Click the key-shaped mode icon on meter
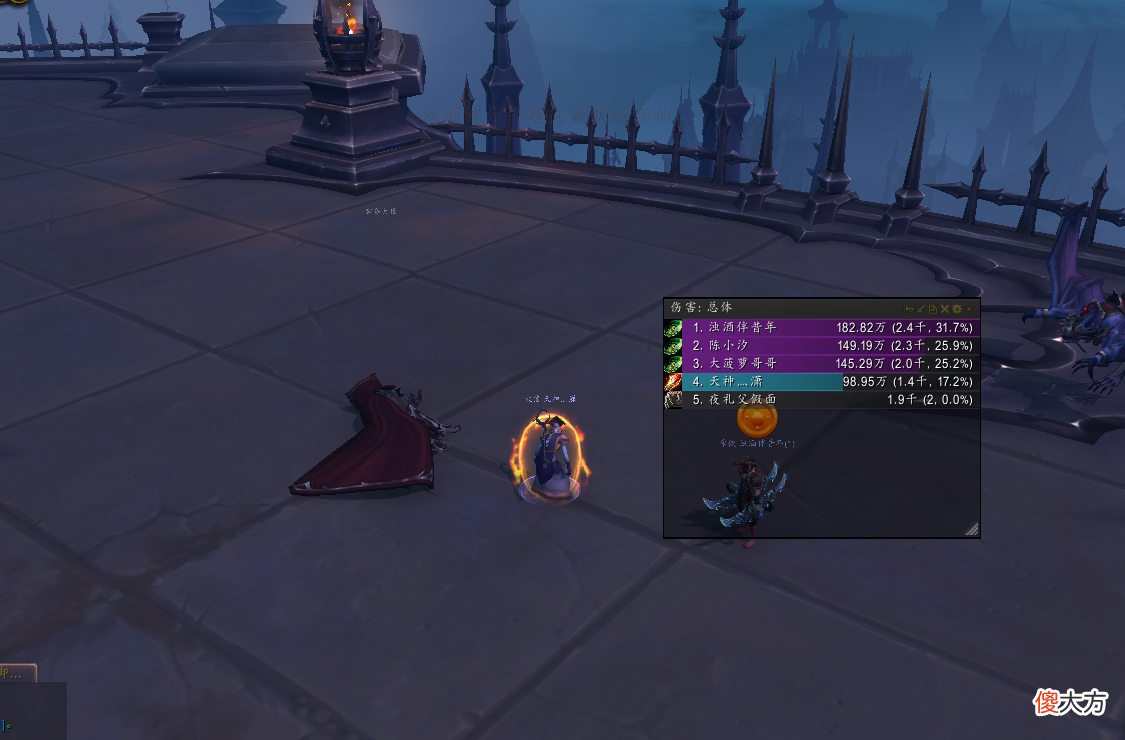1125x740 pixels. (x=909, y=309)
